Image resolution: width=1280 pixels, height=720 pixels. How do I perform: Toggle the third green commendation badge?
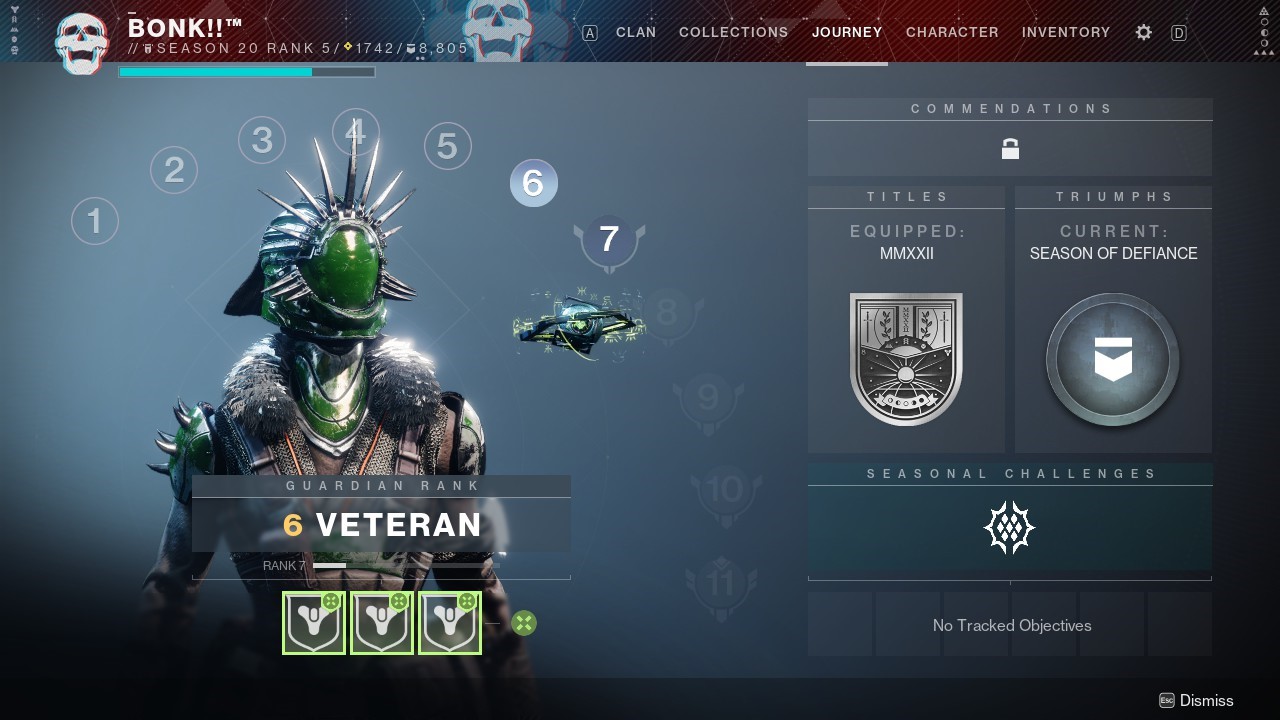tap(450, 622)
